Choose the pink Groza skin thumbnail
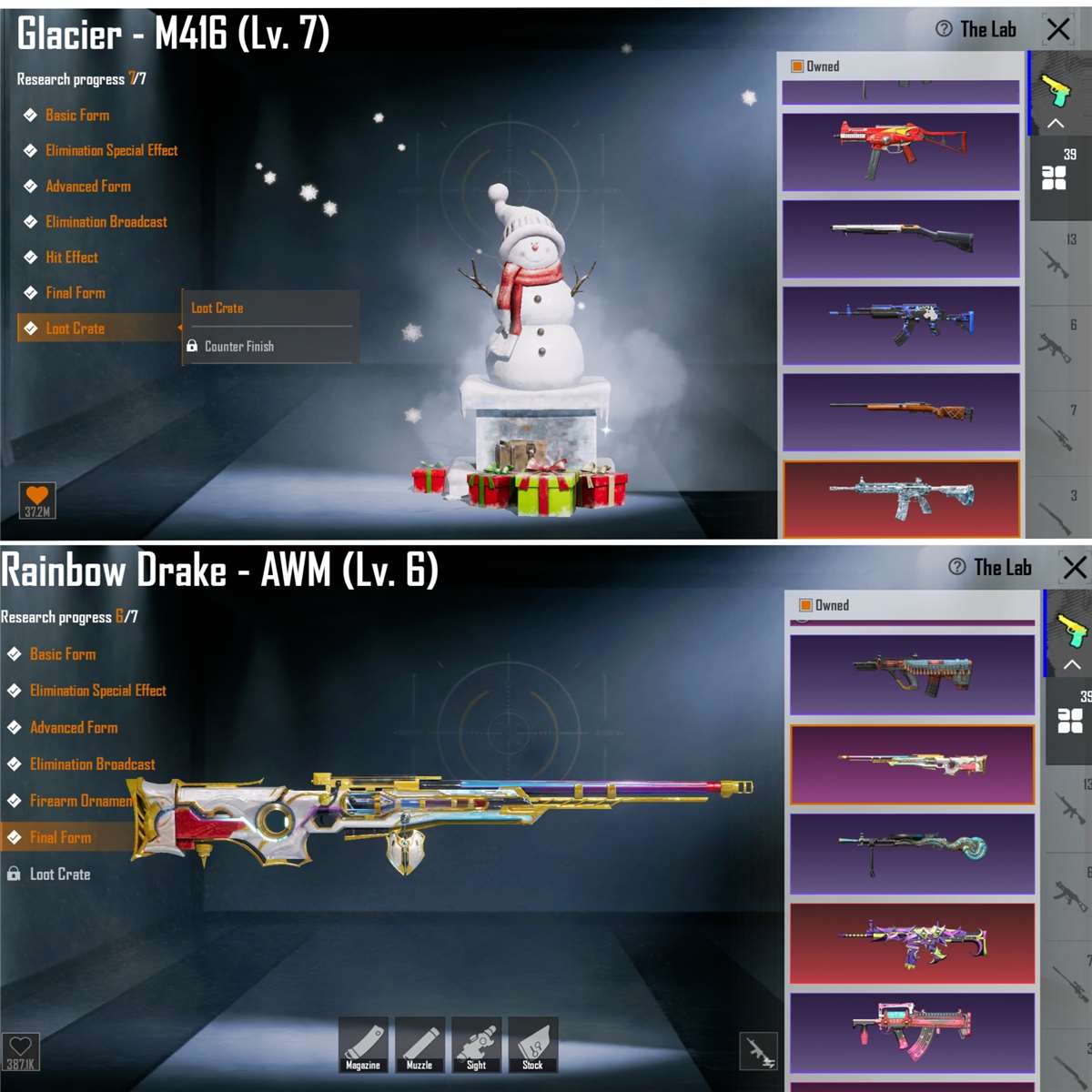The image size is (1092, 1092). pos(912,1032)
